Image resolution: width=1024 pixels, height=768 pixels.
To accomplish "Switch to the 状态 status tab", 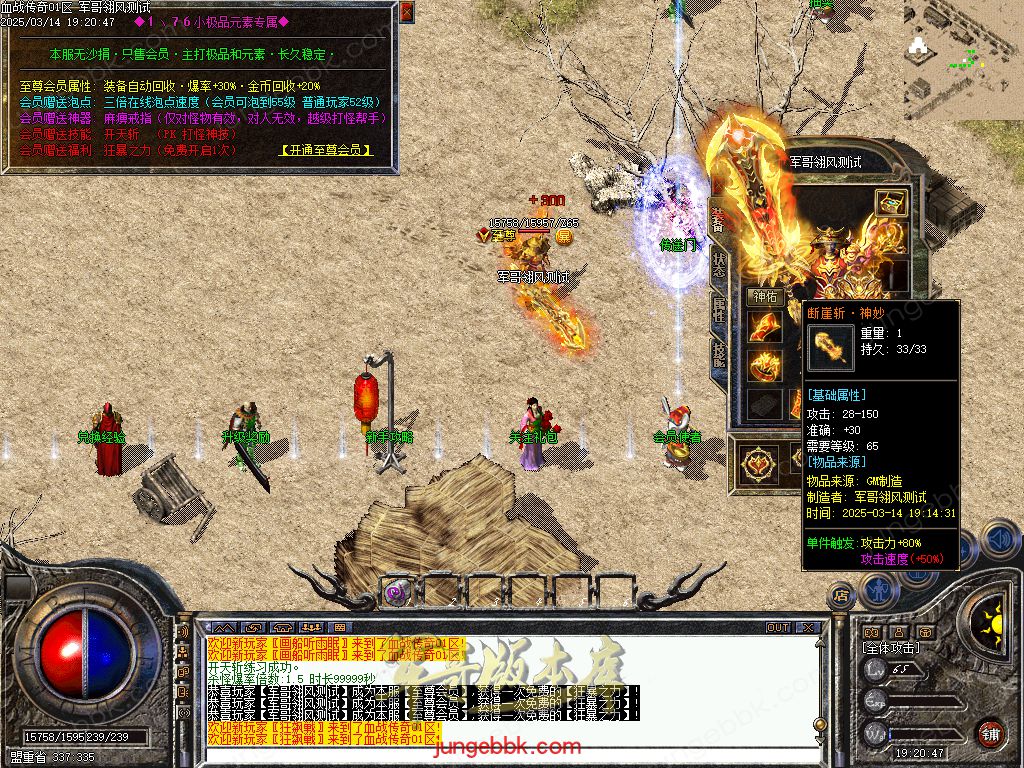I will pos(719,265).
